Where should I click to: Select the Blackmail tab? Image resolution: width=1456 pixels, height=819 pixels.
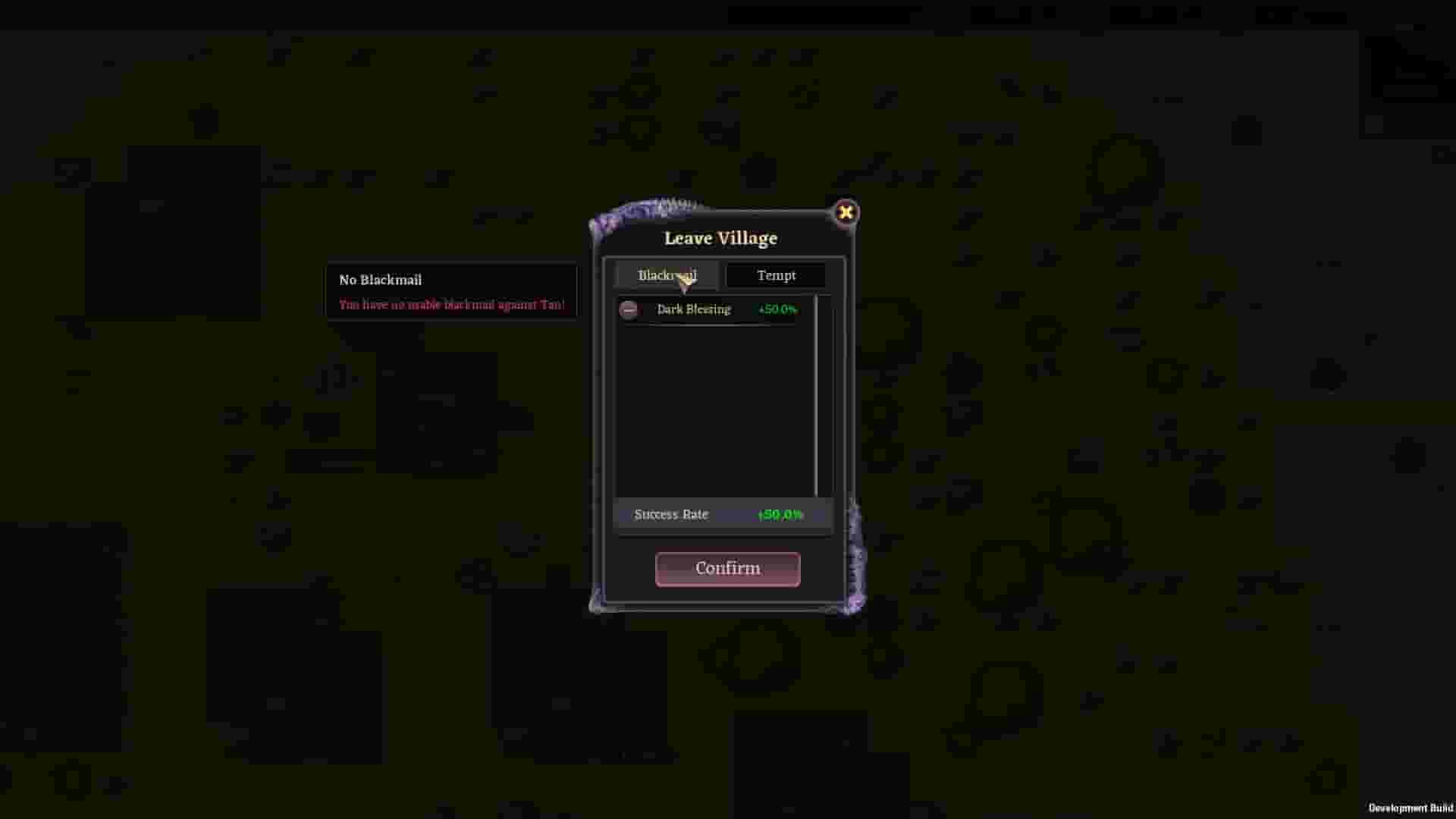coord(667,275)
